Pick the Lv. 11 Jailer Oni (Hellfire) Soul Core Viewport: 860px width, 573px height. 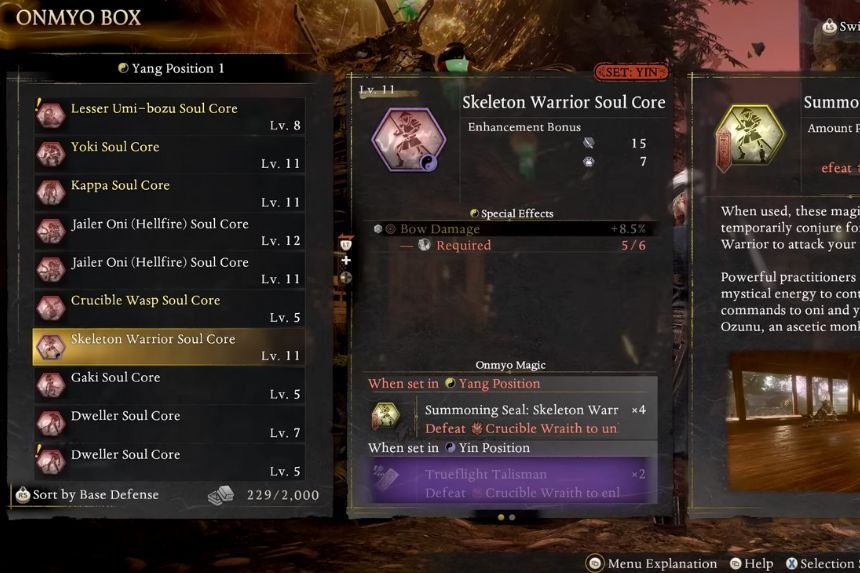click(x=168, y=270)
